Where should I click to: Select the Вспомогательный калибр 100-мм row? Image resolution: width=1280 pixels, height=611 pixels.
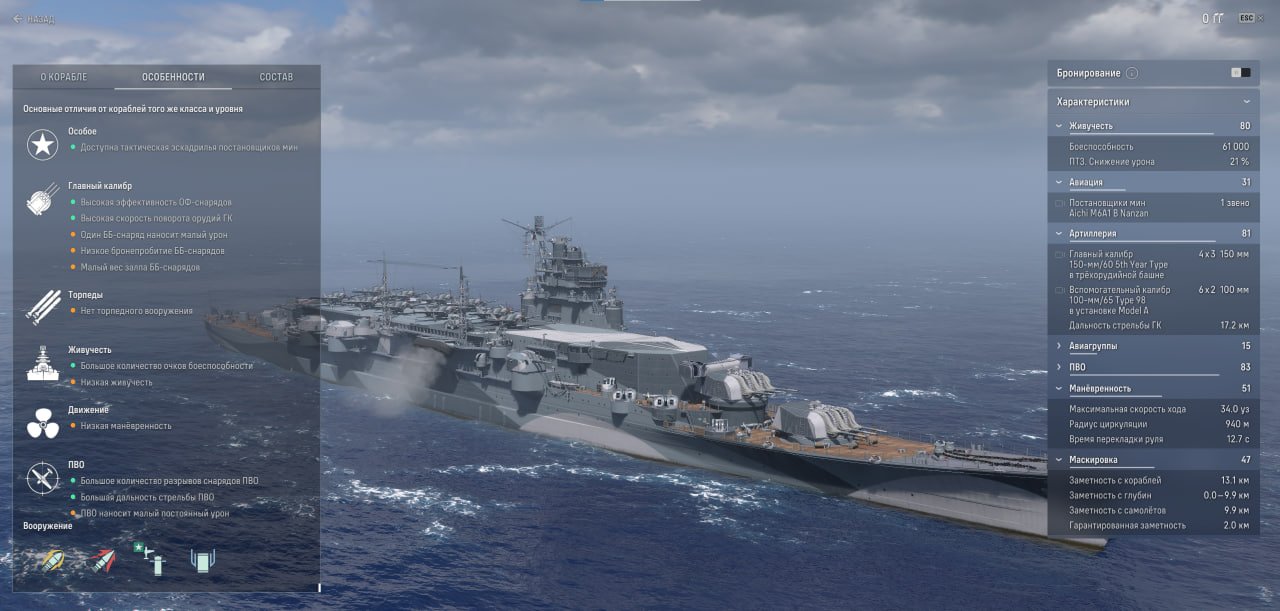coord(1150,299)
